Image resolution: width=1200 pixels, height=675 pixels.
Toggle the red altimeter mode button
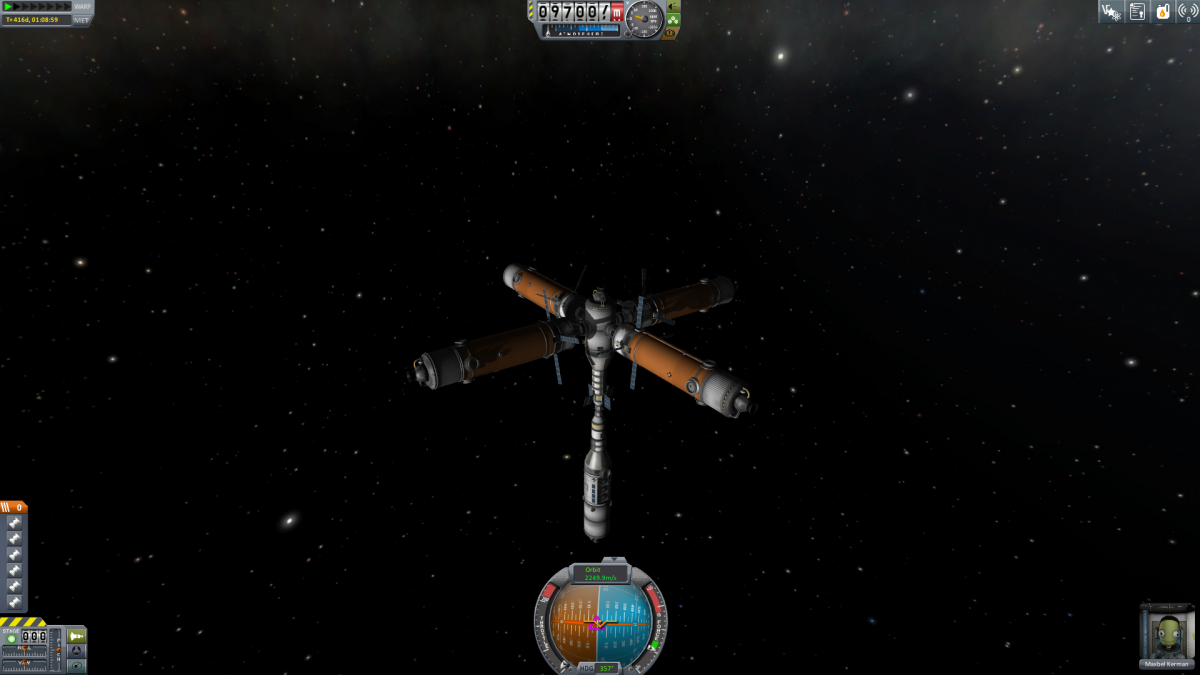tap(617, 13)
